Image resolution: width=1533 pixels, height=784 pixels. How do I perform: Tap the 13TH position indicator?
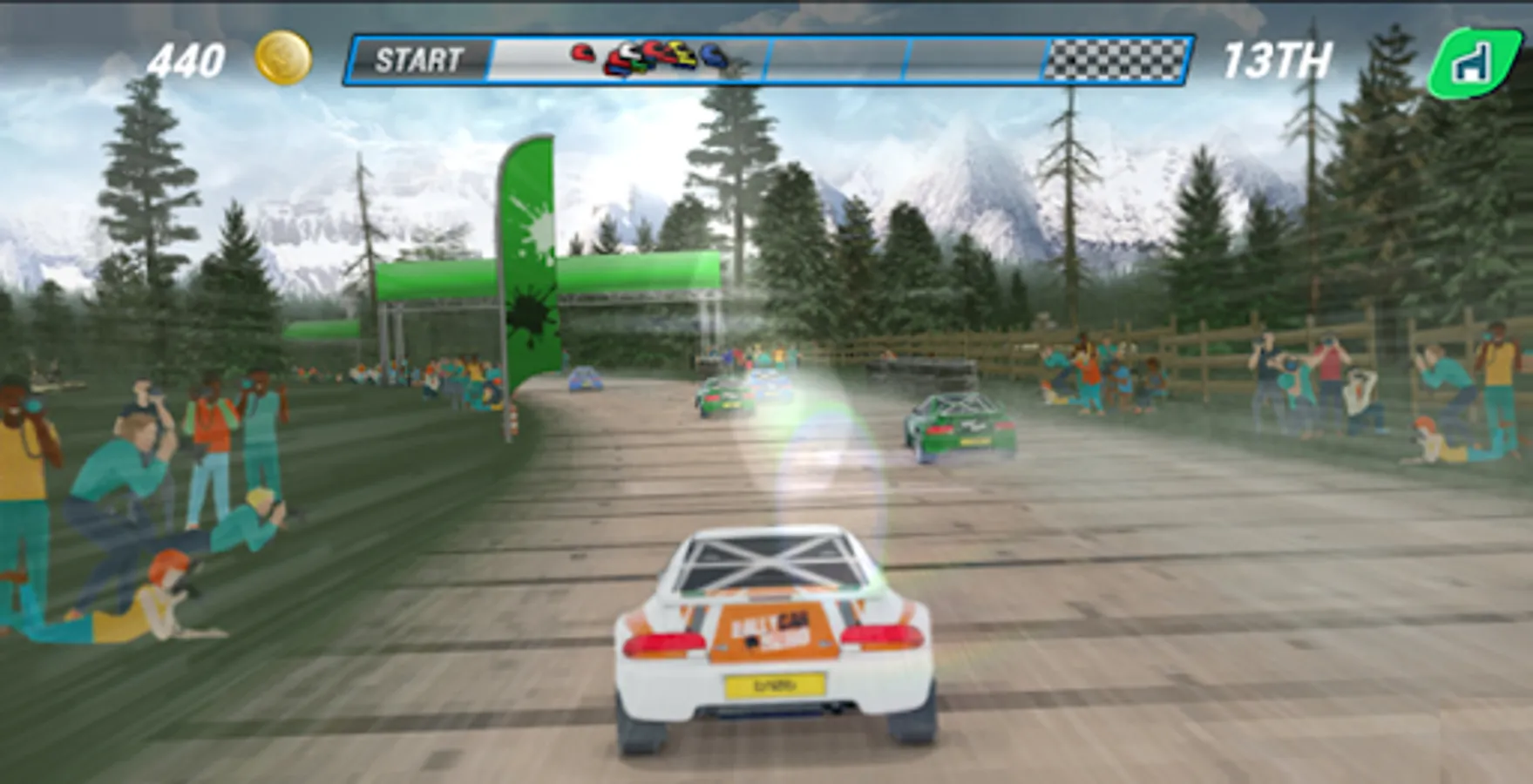click(1279, 57)
